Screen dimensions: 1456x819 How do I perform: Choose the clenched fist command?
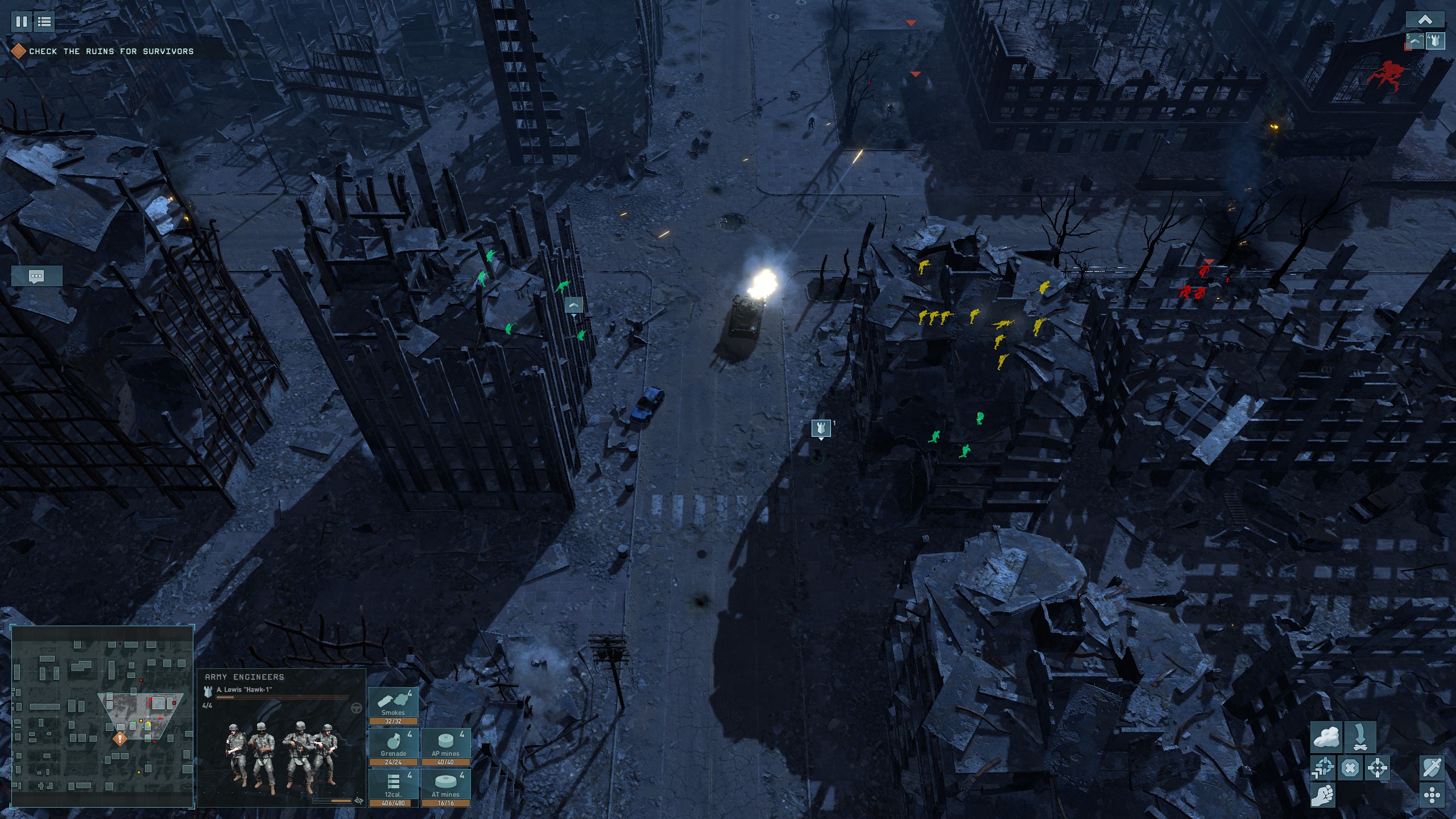[x=1323, y=795]
